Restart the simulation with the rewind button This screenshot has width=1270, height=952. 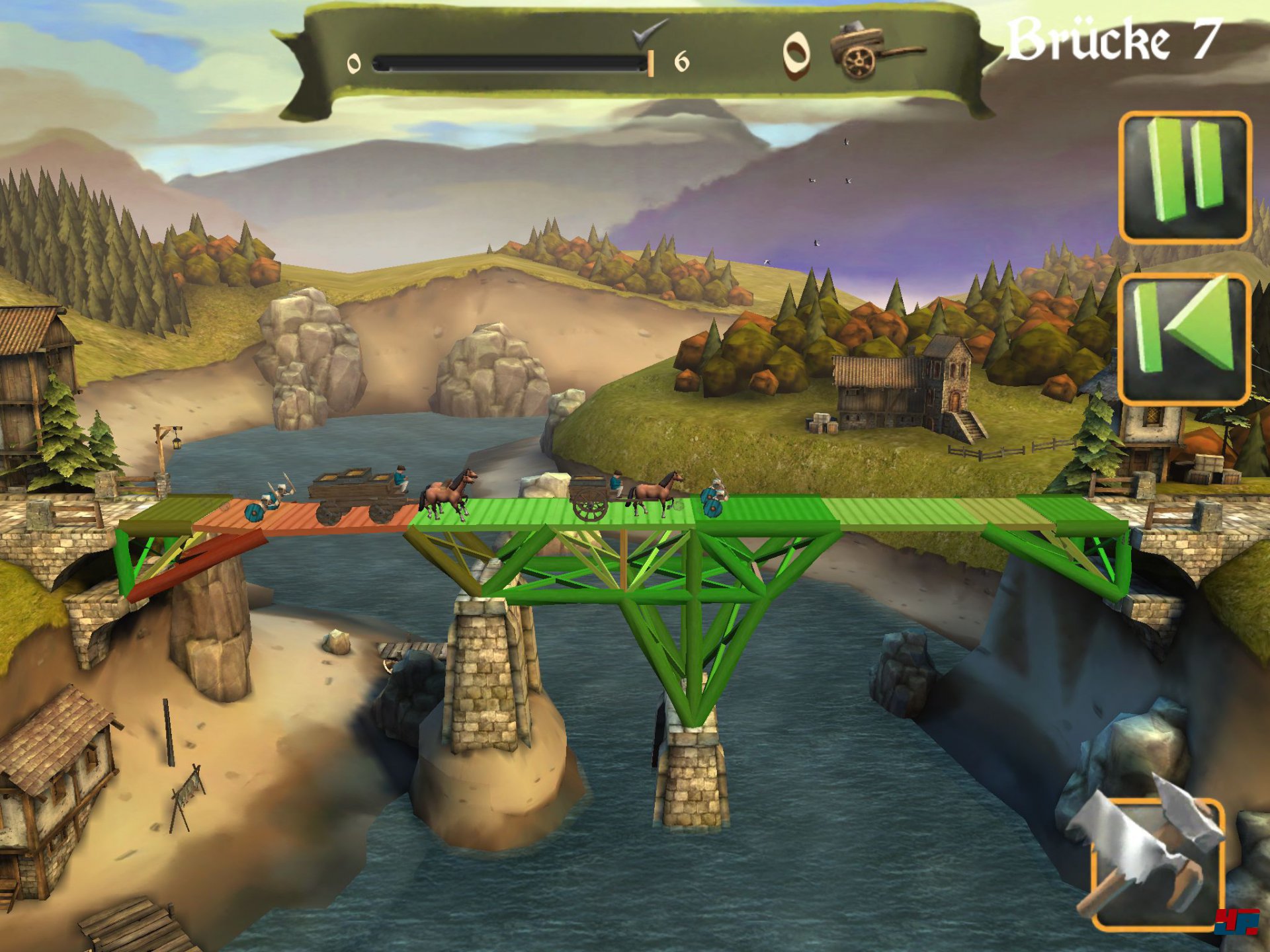[x=1185, y=338]
